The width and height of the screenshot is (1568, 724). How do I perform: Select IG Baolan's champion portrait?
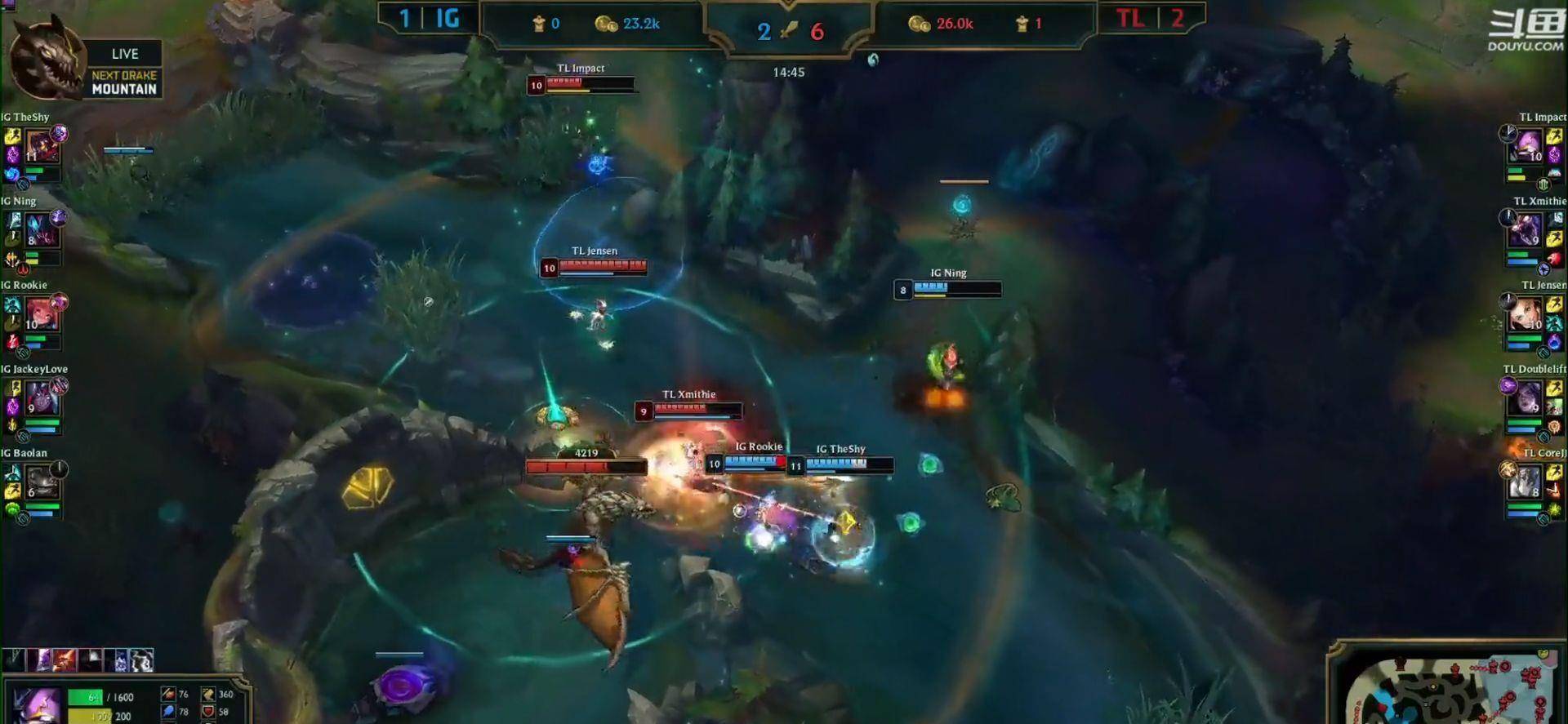[41, 483]
